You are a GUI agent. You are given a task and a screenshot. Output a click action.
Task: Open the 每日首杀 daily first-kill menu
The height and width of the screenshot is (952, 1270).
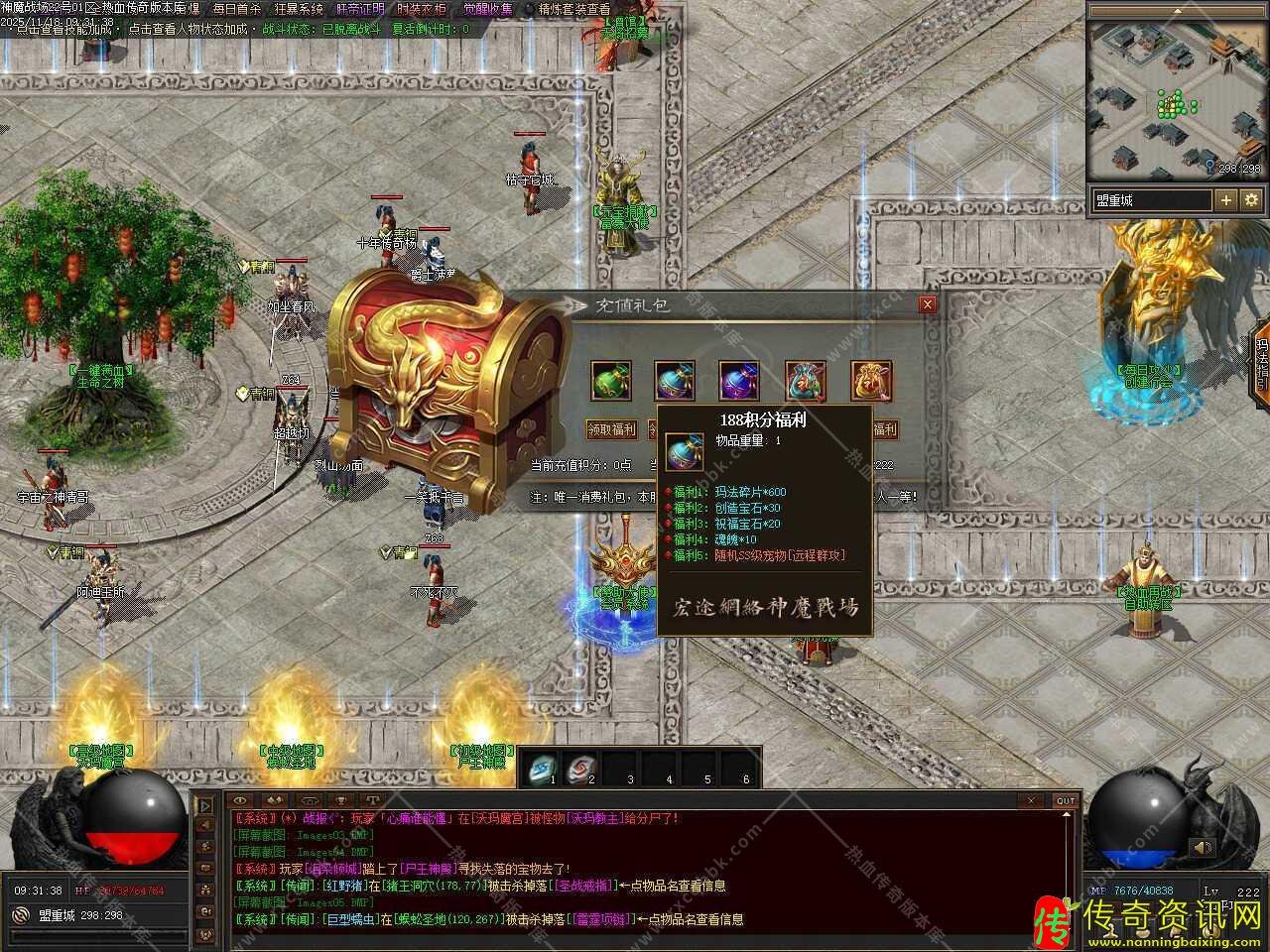coord(236,9)
